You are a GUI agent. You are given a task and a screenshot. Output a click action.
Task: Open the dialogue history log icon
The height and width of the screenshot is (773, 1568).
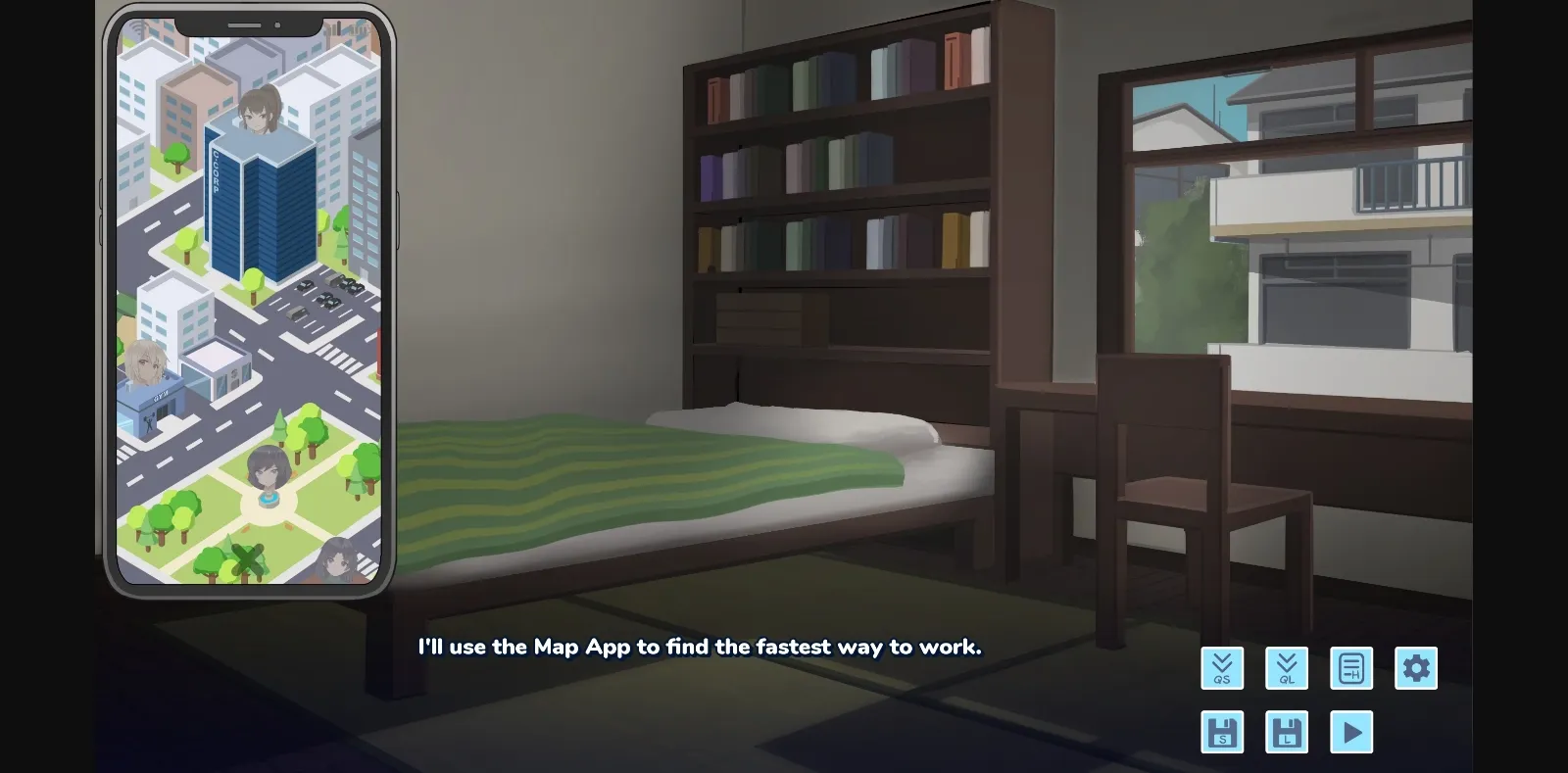[1351, 668]
